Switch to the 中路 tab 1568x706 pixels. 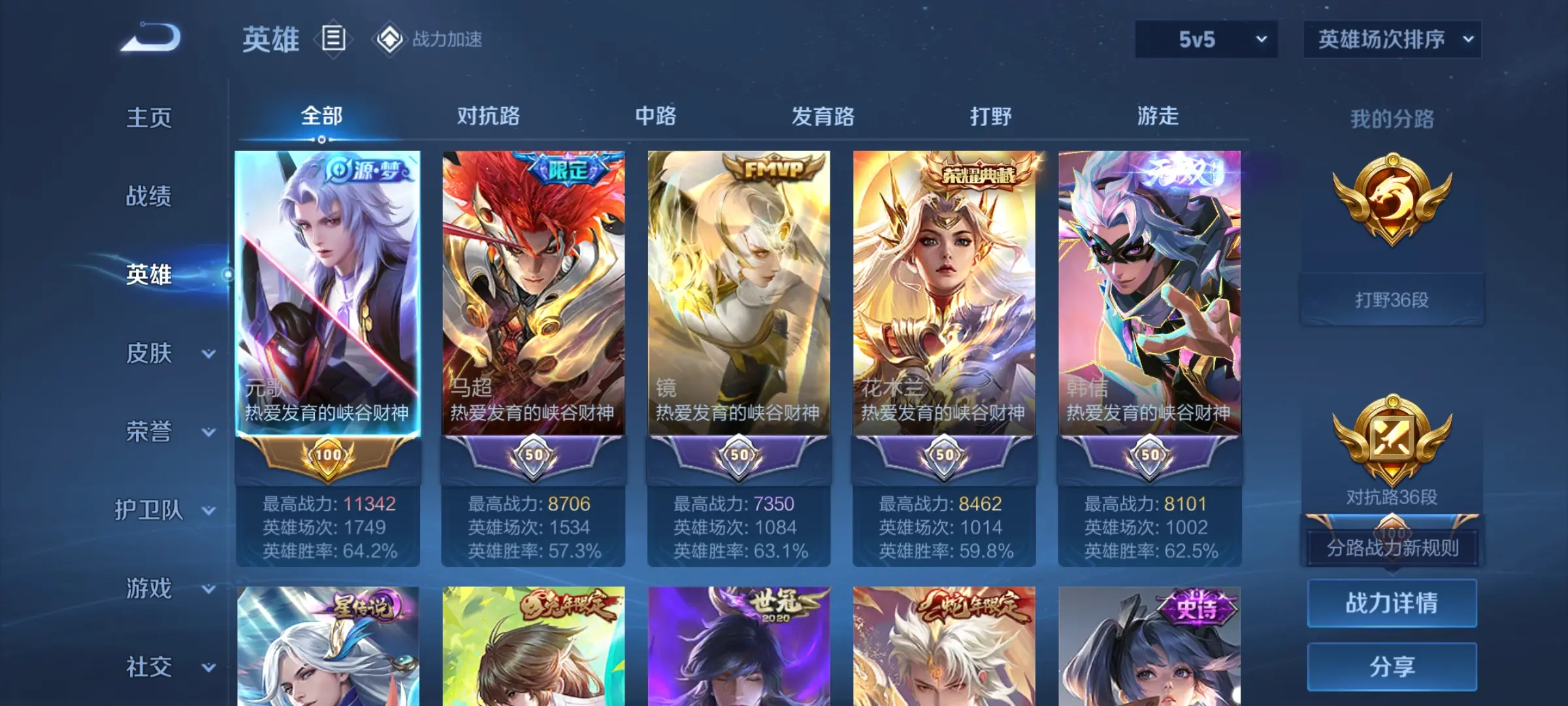click(x=655, y=116)
